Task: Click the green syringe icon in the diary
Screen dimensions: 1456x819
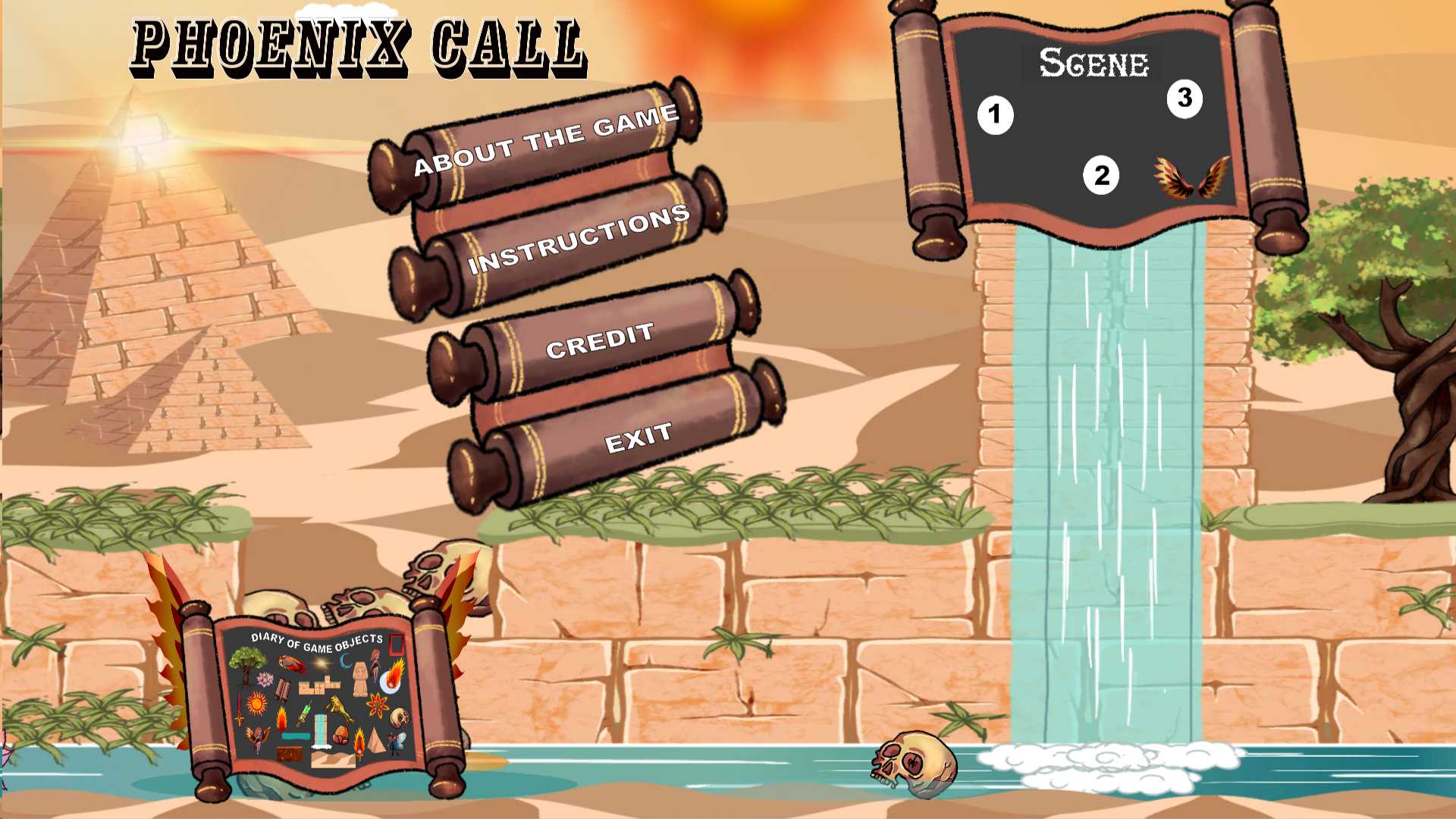Action: point(305,714)
